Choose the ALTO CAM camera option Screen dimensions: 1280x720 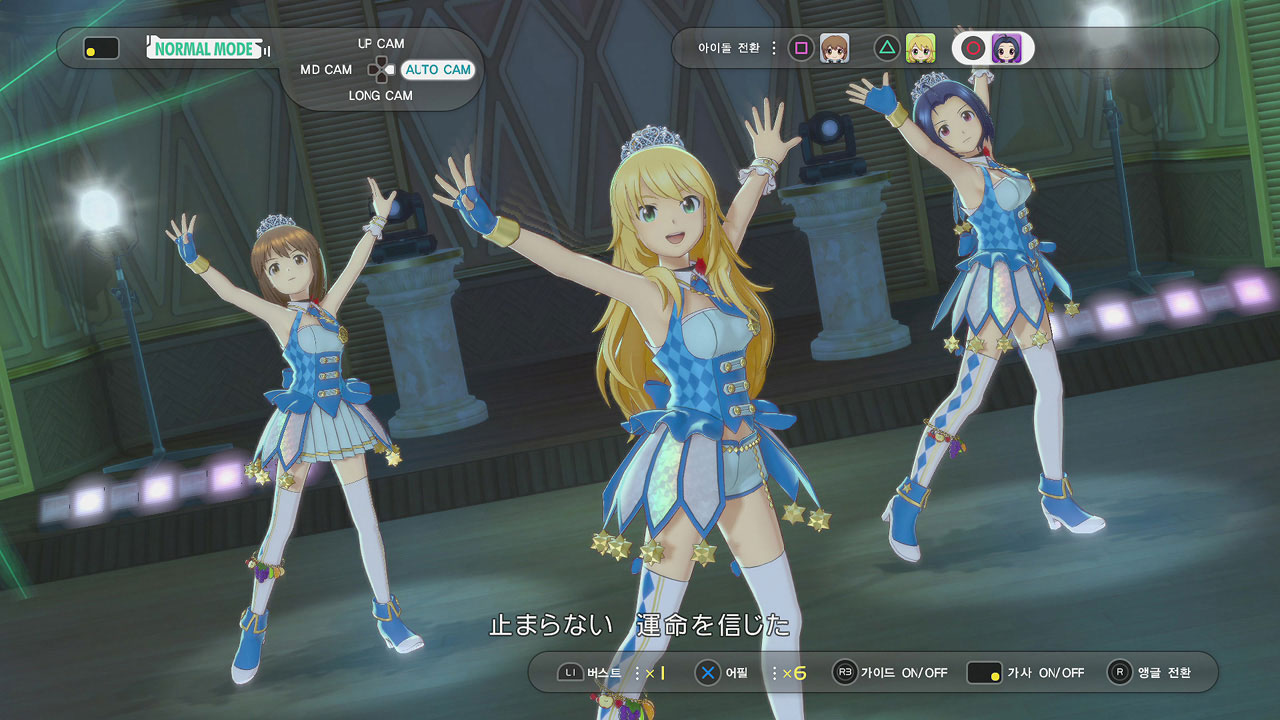pyautogui.click(x=437, y=70)
